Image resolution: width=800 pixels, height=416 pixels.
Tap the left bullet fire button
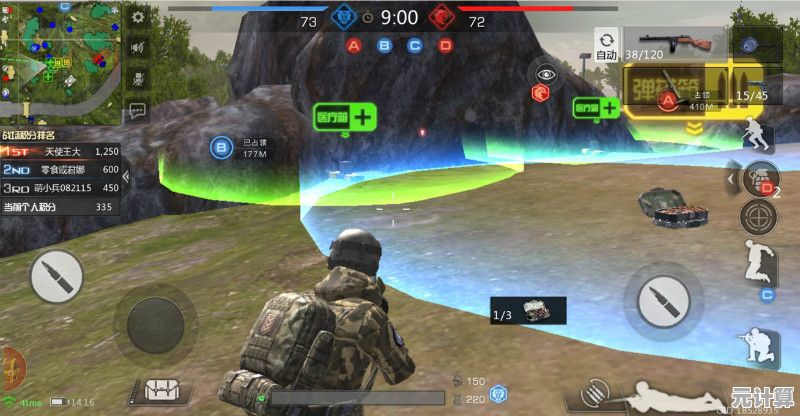(x=56, y=277)
